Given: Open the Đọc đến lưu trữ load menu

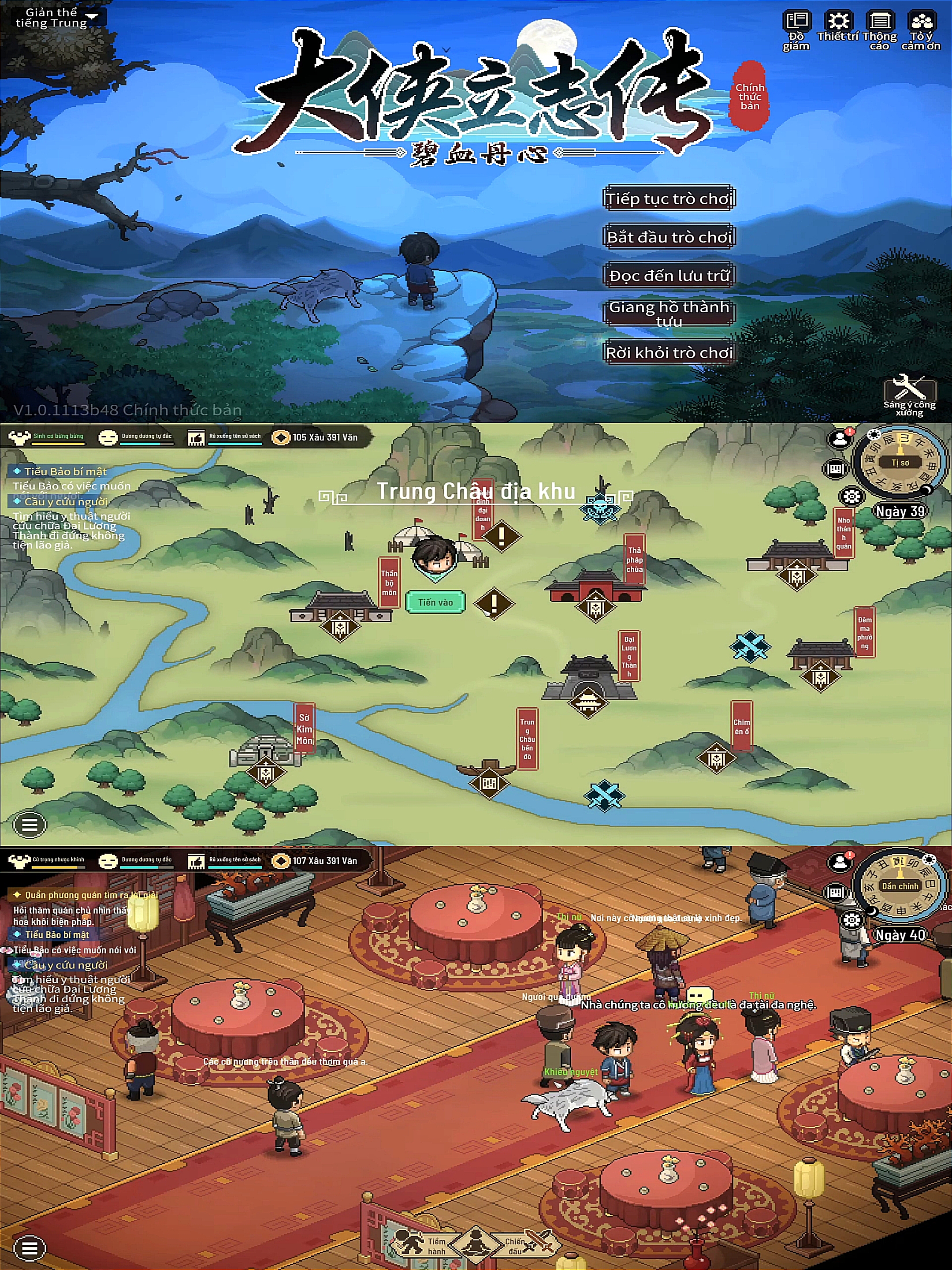Looking at the screenshot, I should 669,276.
